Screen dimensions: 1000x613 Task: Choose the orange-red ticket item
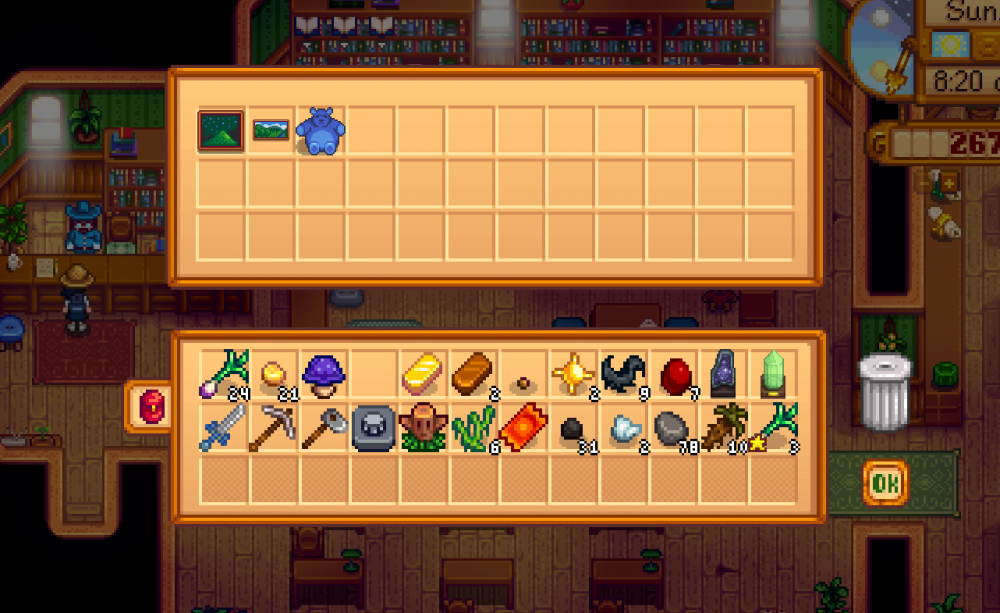524,427
